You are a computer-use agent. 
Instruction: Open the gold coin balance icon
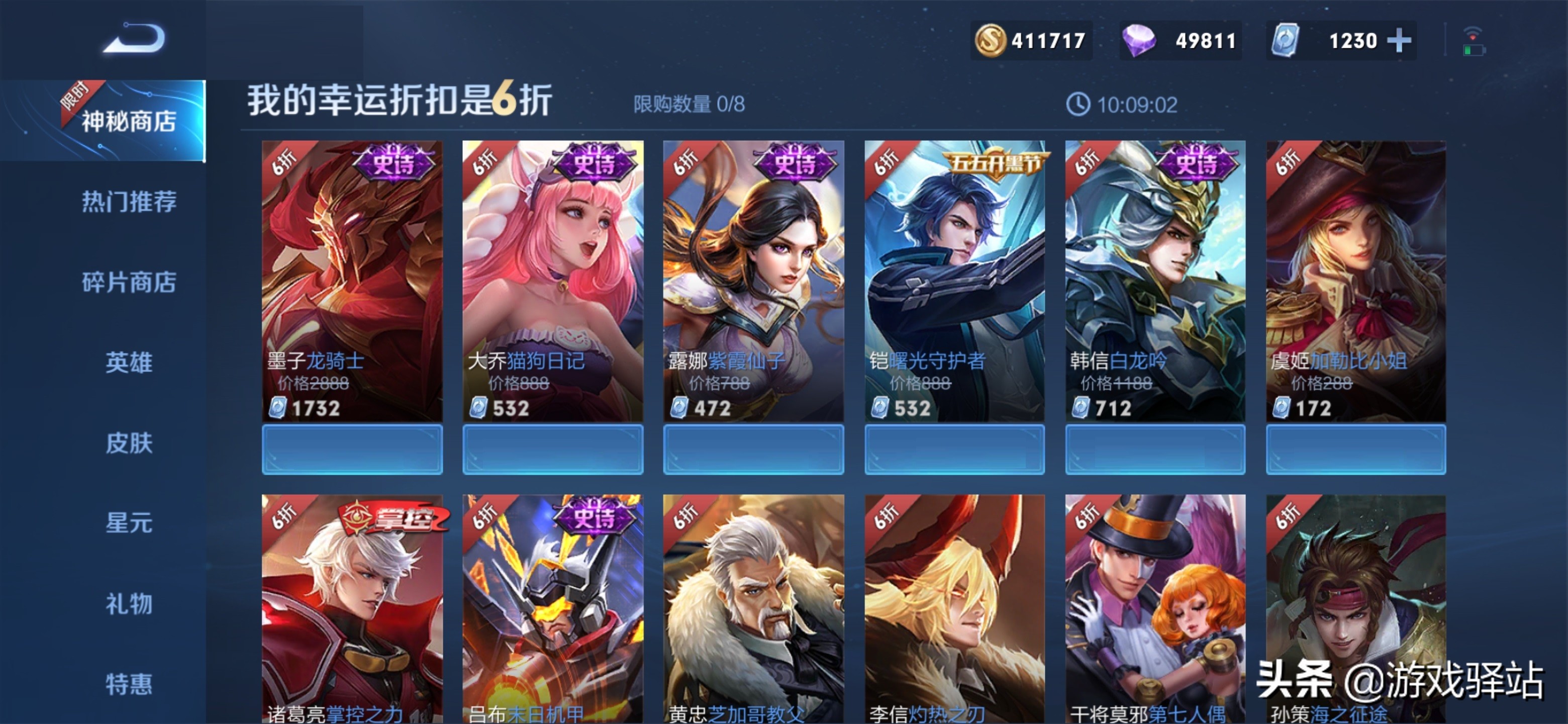(992, 40)
